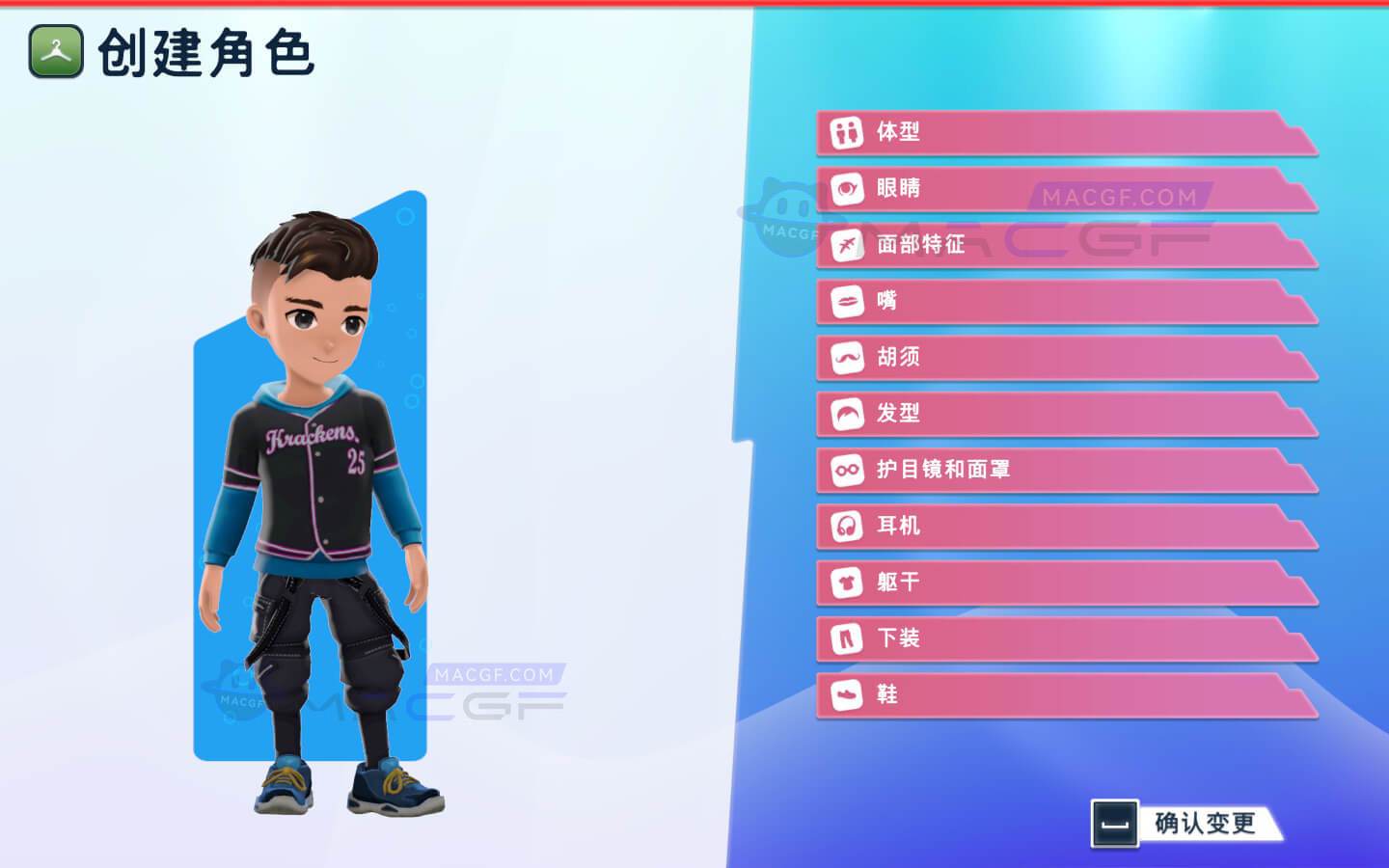Click the eye icon beside 眼睛
This screenshot has width=1389, height=868.
click(x=847, y=189)
